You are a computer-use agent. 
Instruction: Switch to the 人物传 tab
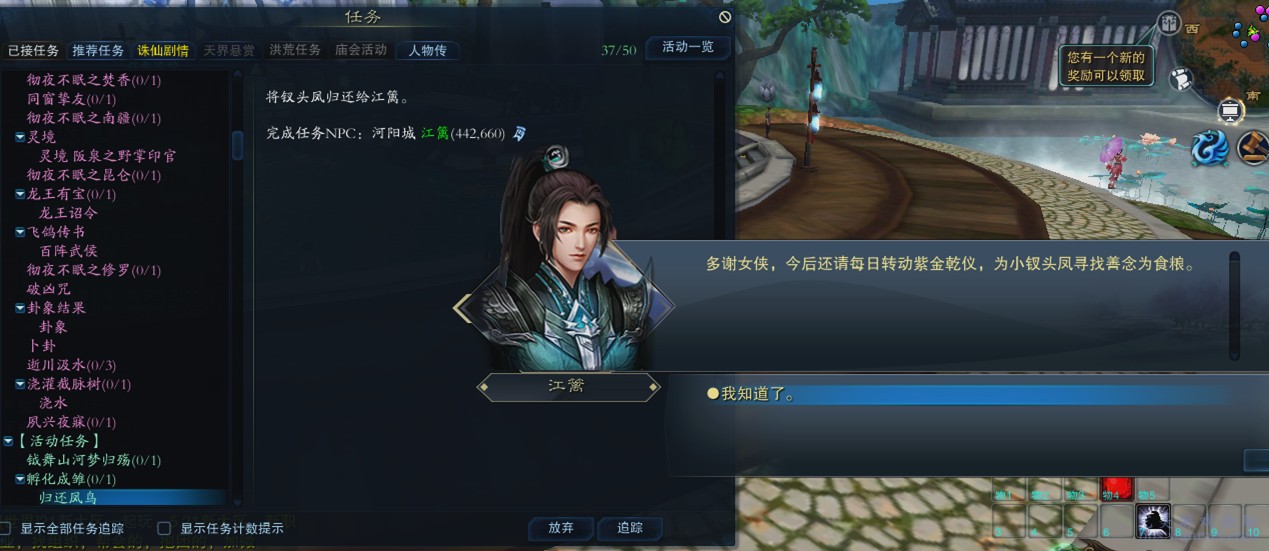427,50
